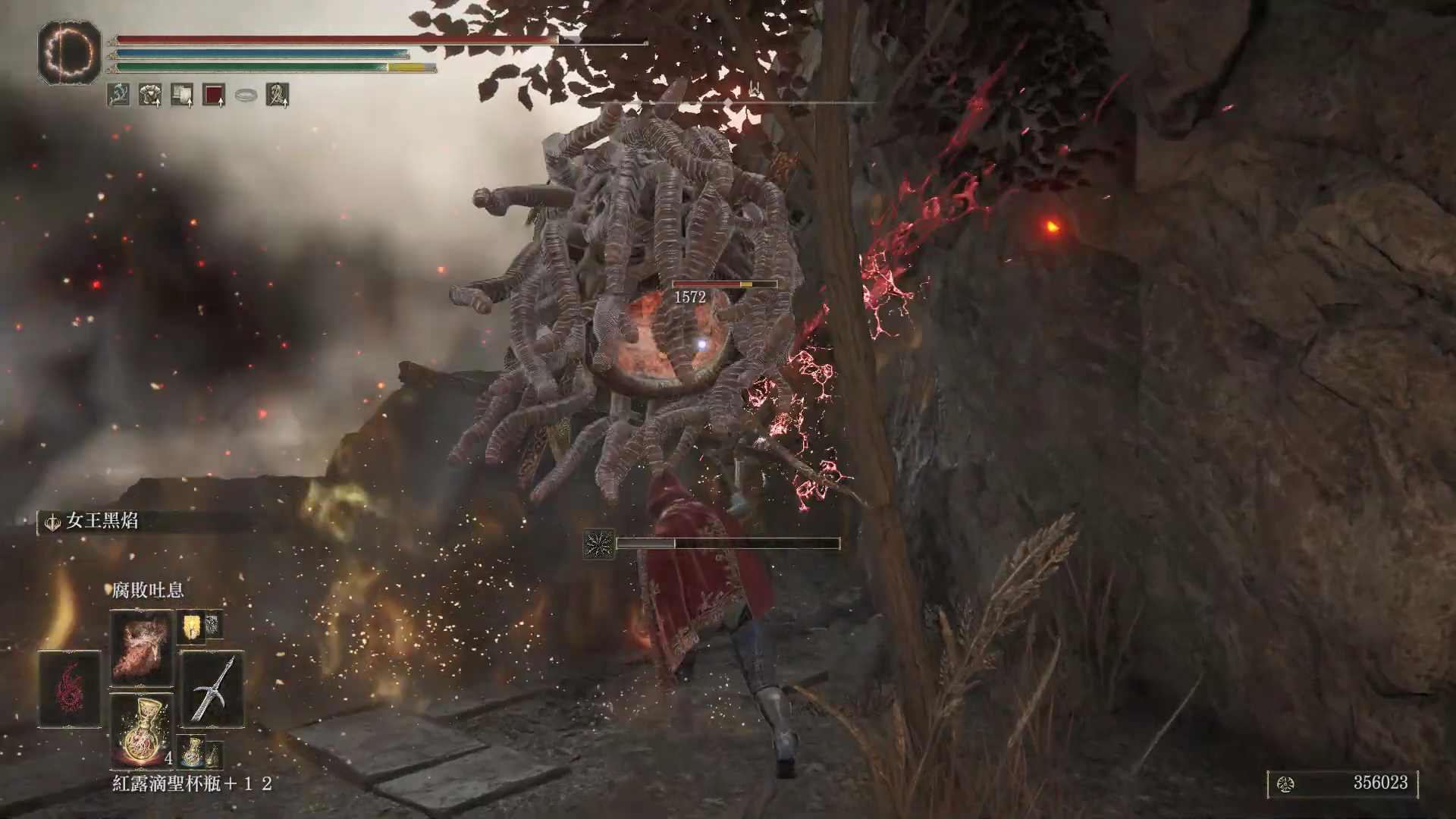Click the Great Rune portrait icon
The width and height of the screenshot is (1456, 819).
point(70,52)
